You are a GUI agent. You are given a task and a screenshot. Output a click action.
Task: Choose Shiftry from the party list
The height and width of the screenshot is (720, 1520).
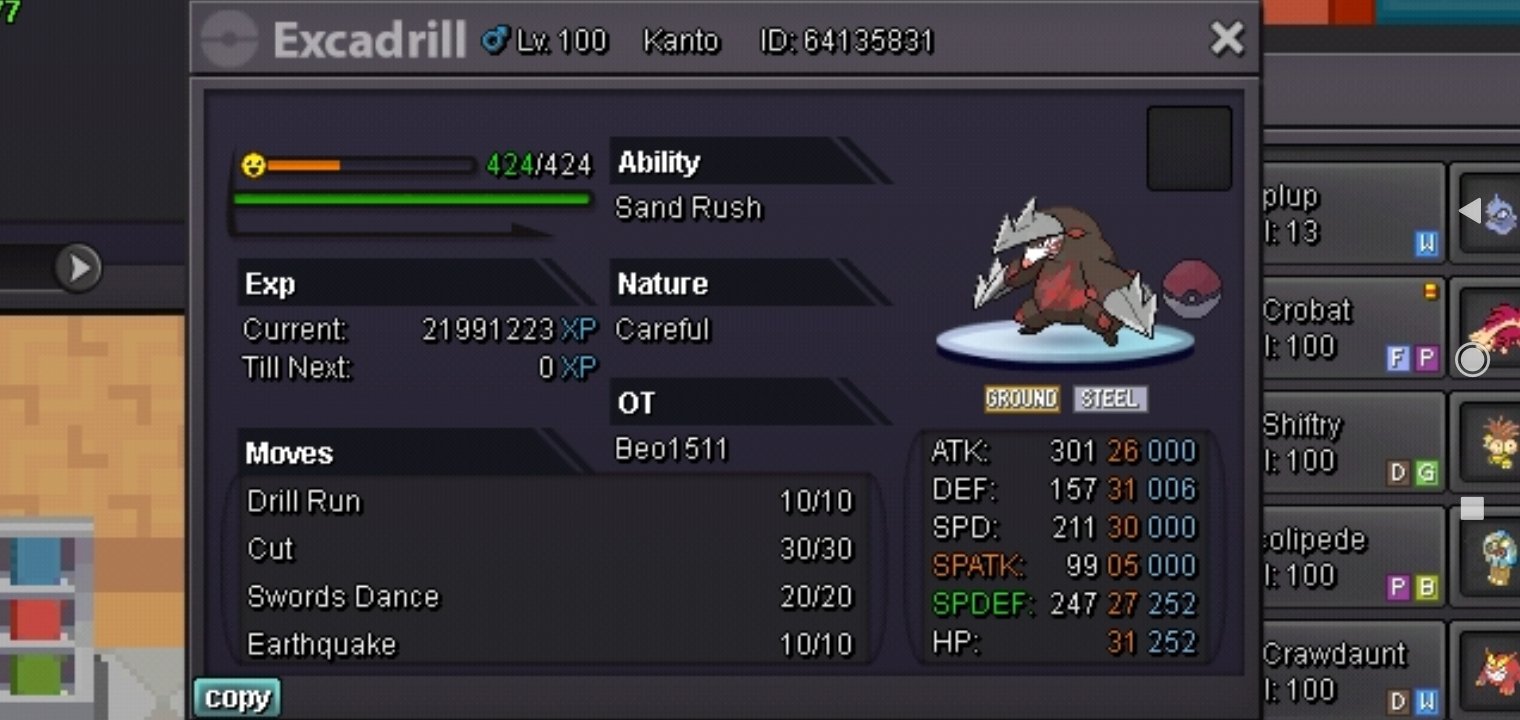pyautogui.click(x=1352, y=443)
